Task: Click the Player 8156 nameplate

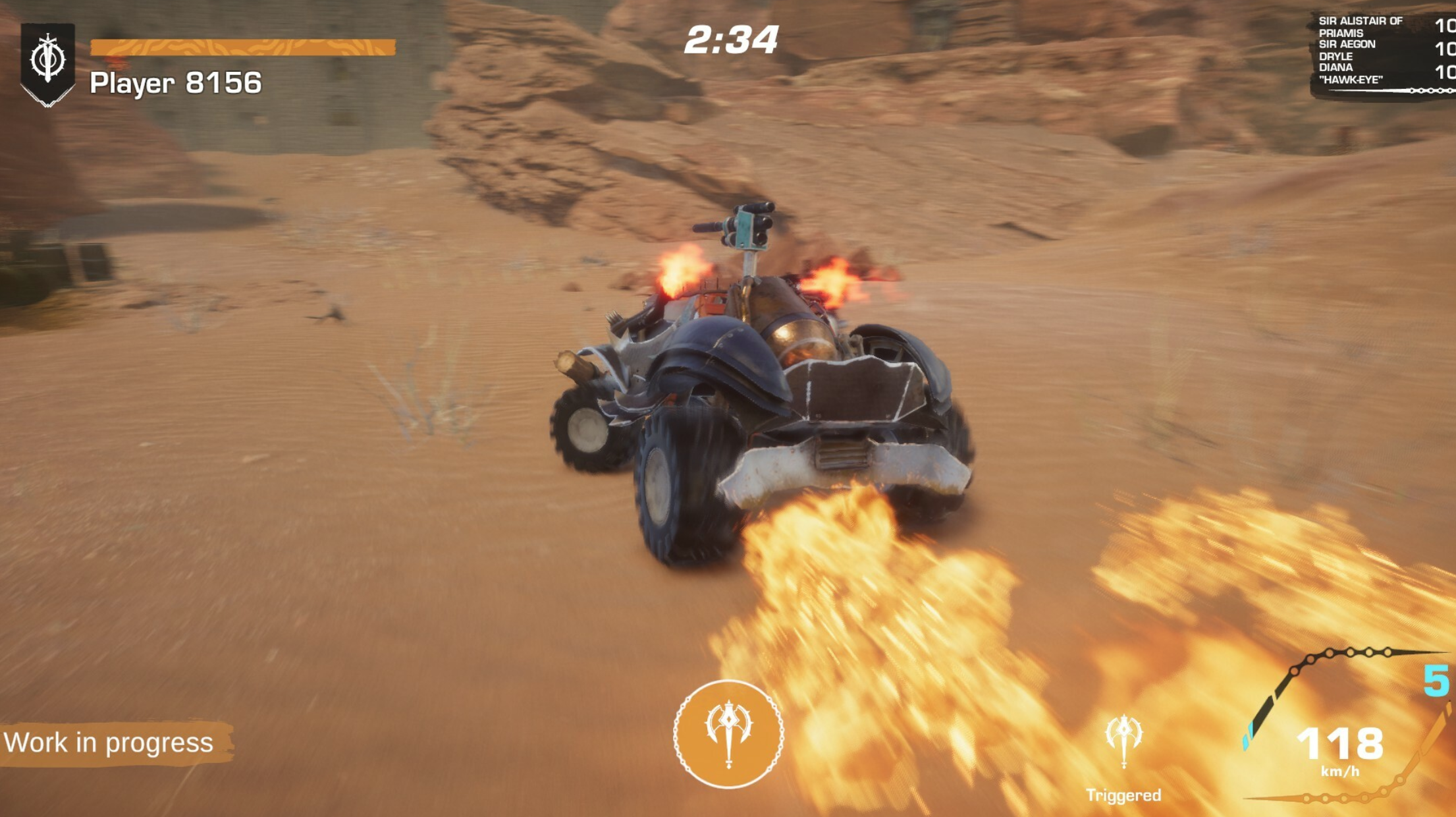Action: click(x=175, y=82)
